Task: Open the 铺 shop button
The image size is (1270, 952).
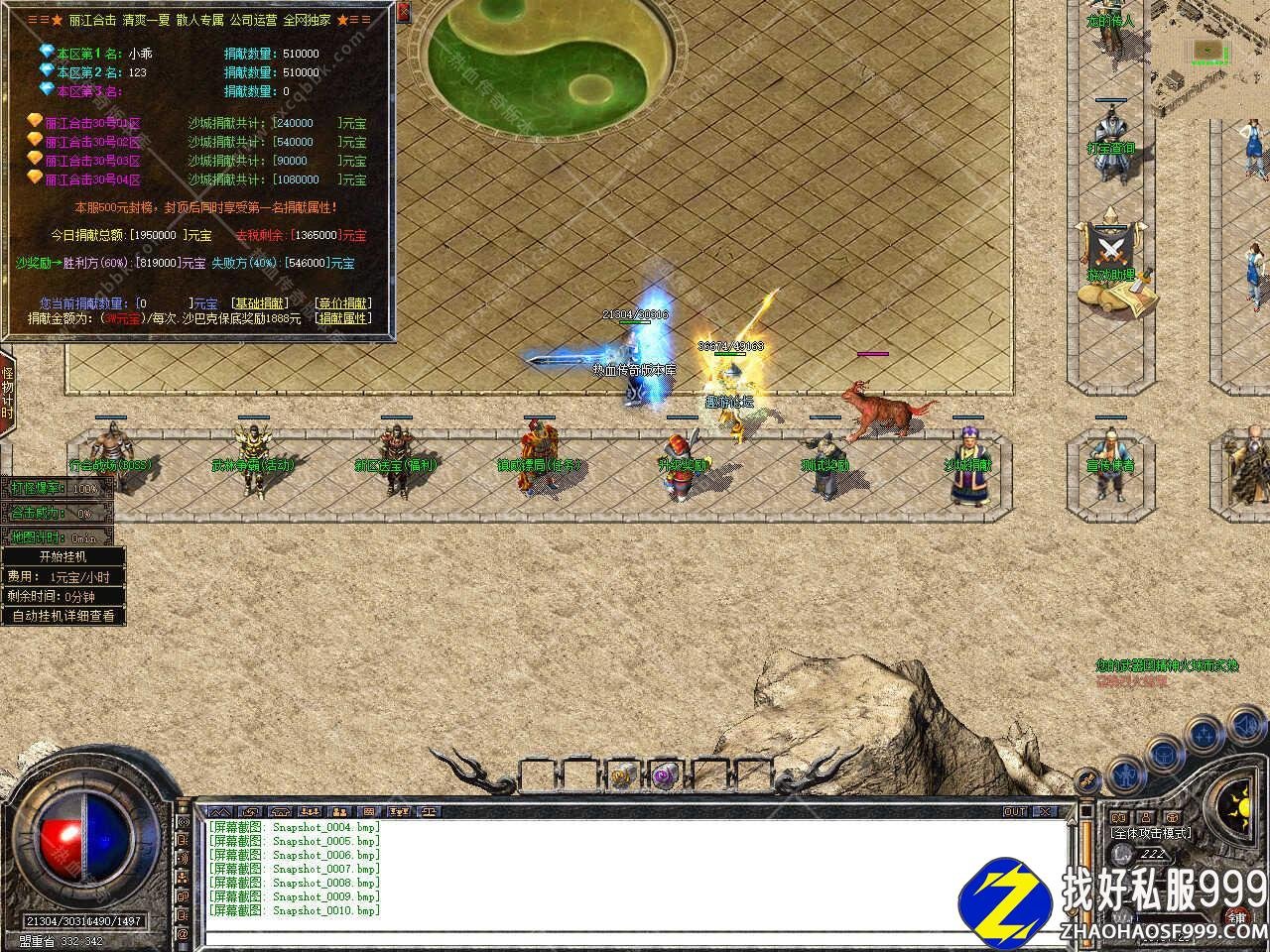Action: point(1236,915)
